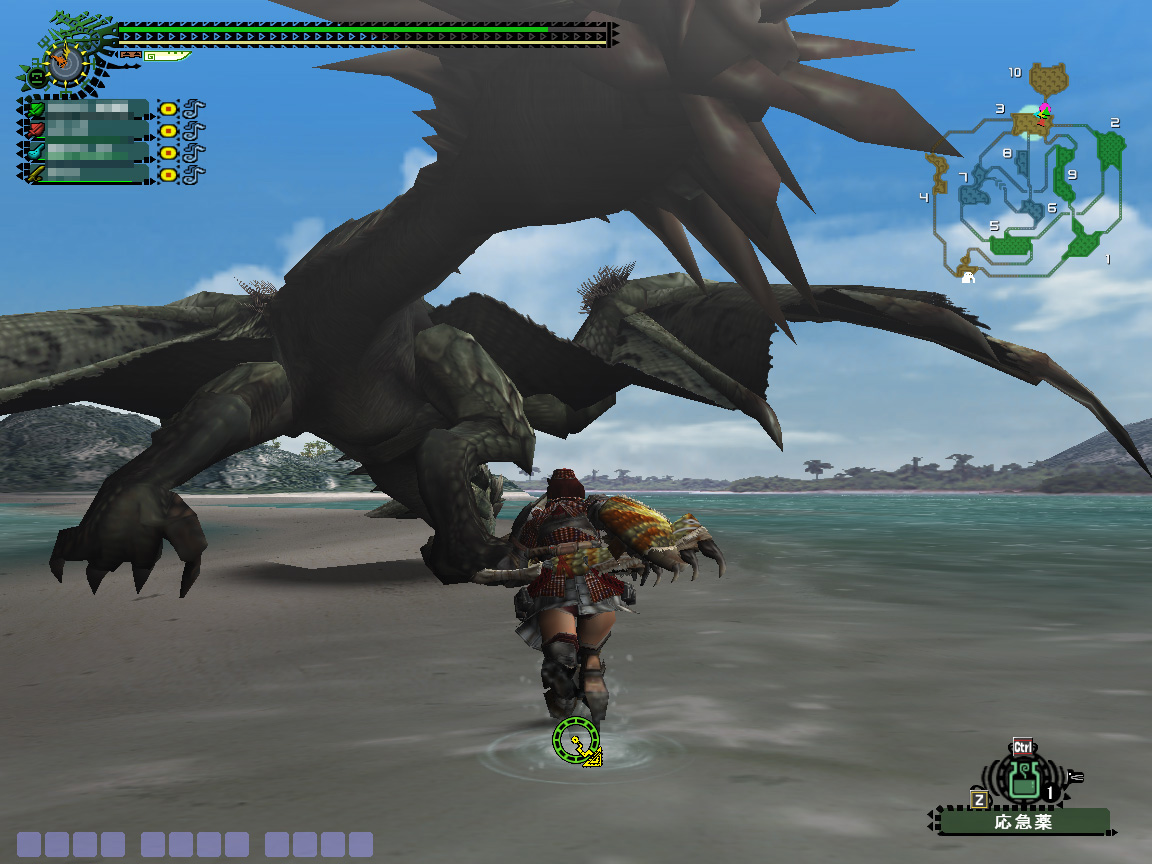
Task: Select the party member with yellow sword icon
Action: [x=86, y=173]
